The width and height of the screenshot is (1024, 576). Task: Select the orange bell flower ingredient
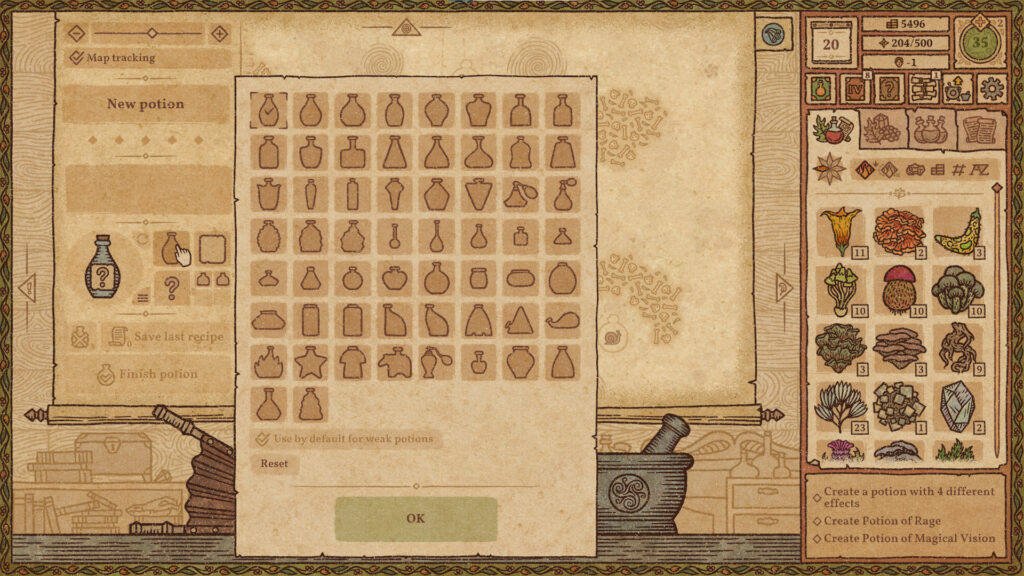pyautogui.click(x=840, y=231)
